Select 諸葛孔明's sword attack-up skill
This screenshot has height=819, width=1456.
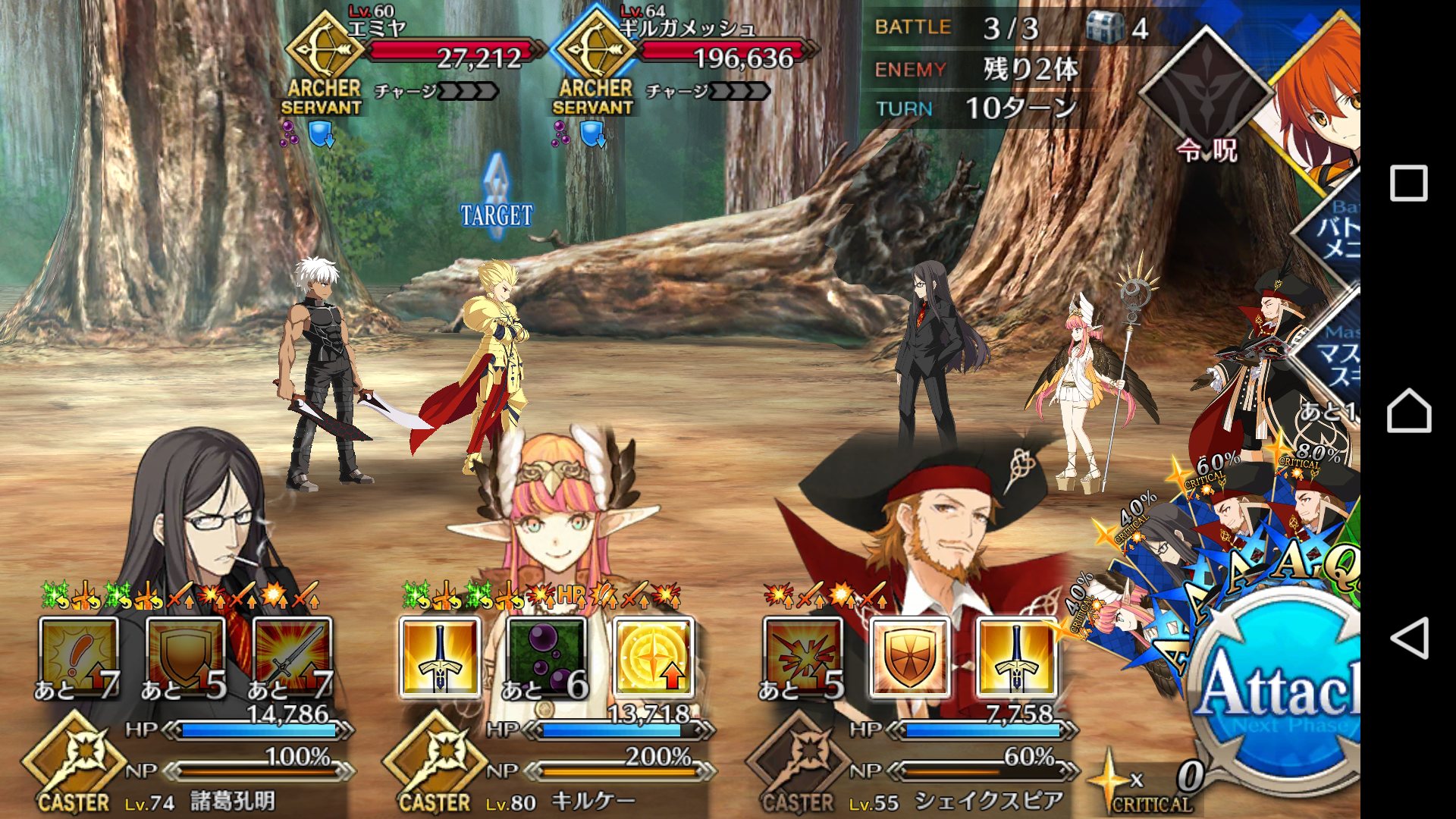tap(292, 657)
